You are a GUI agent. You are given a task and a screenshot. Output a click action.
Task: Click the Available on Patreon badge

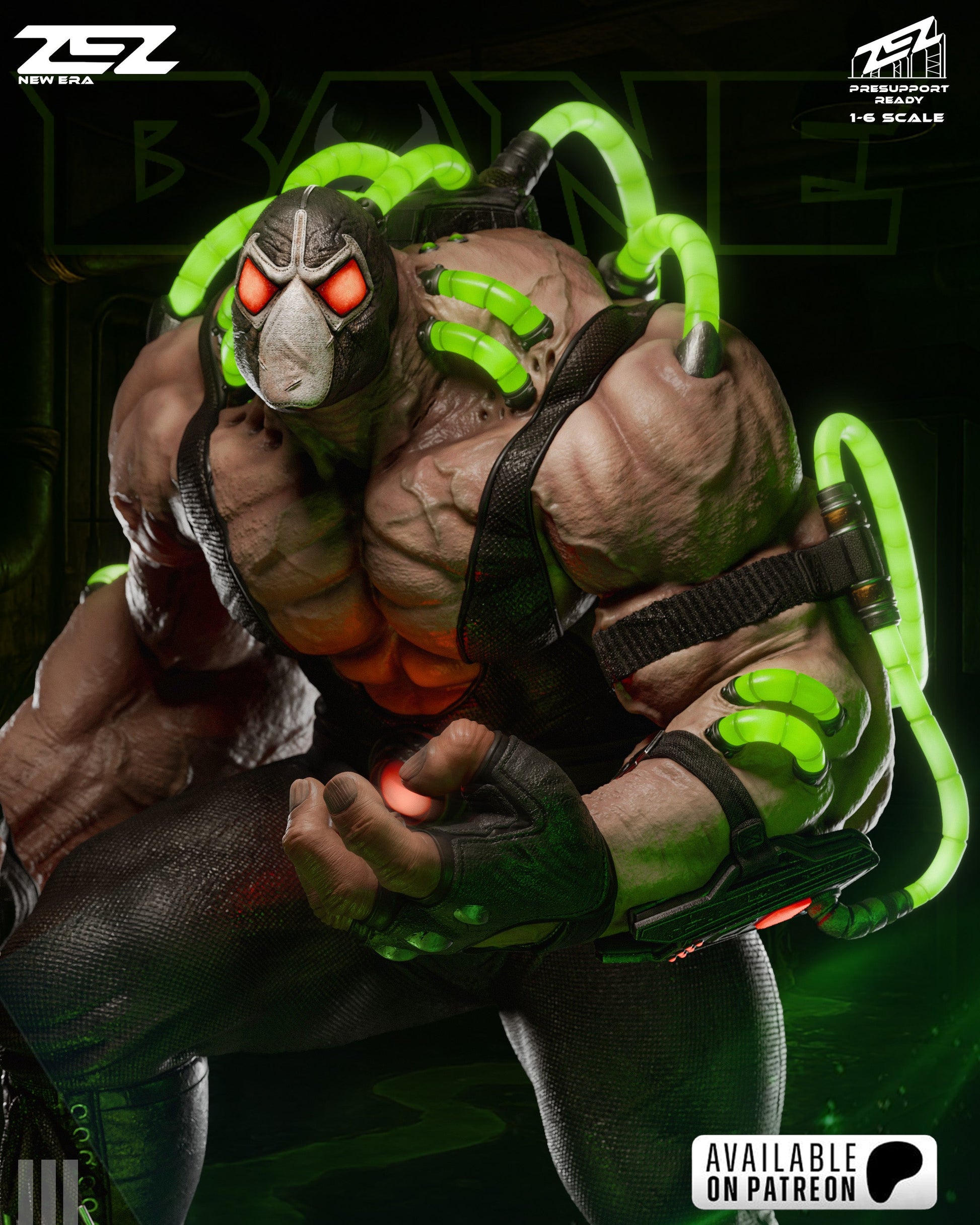(x=813, y=1171)
